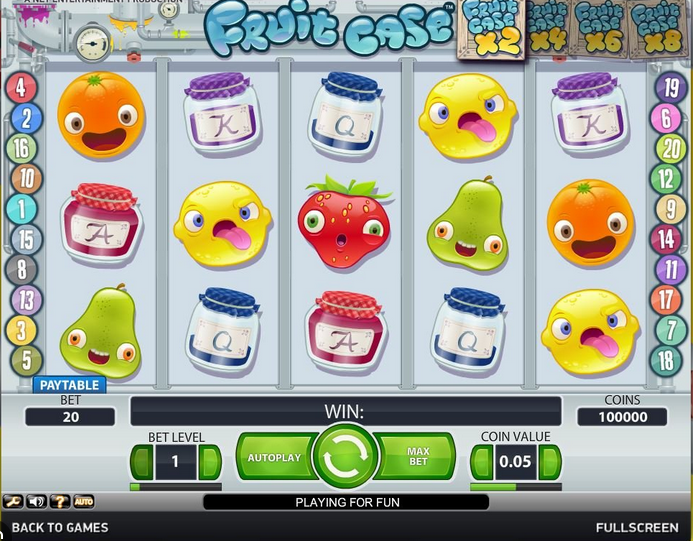Select bet line 19
This screenshot has height=541, width=693.
667,87
